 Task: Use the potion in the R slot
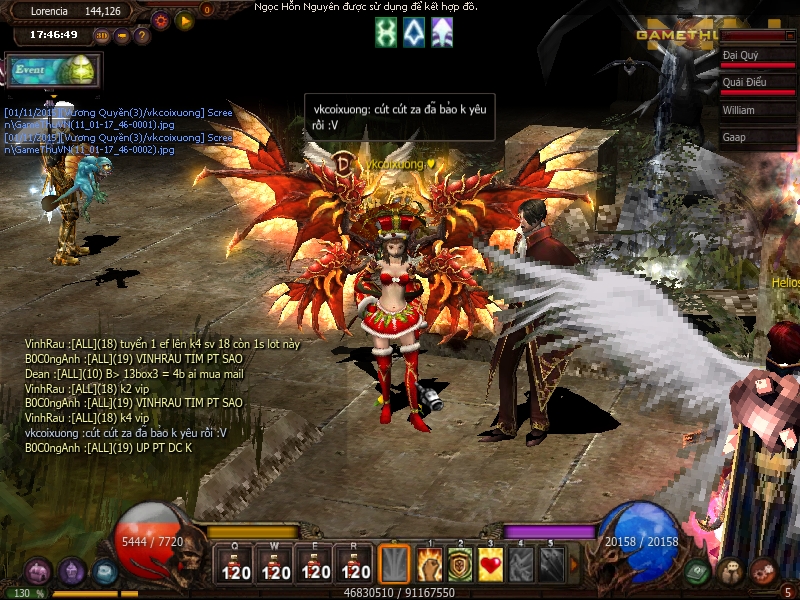356,566
